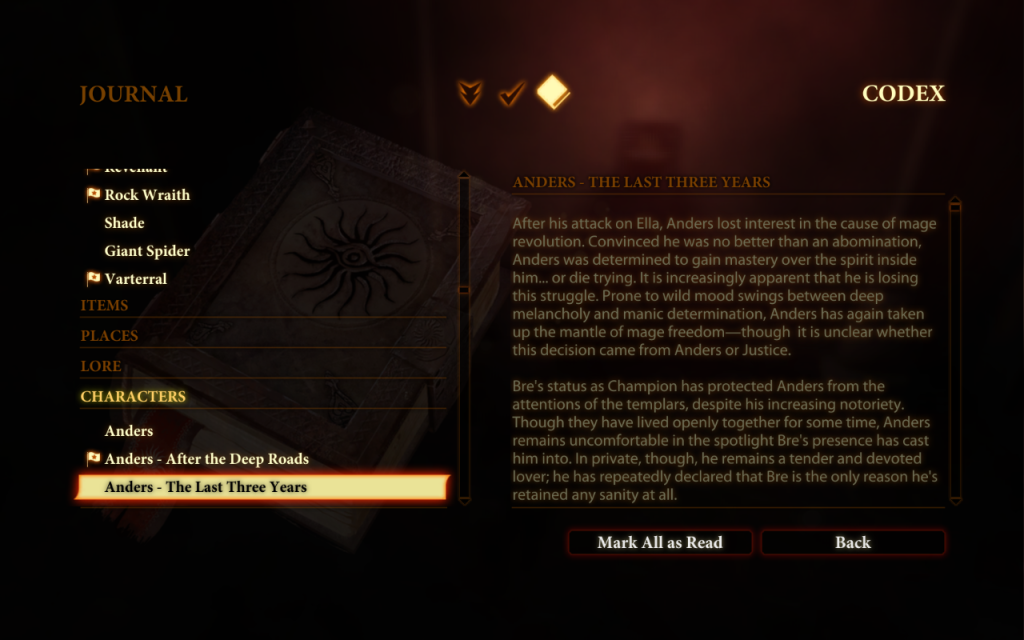Click the Mark All as Read button
Viewport: 1024px width, 640px height.
660,542
